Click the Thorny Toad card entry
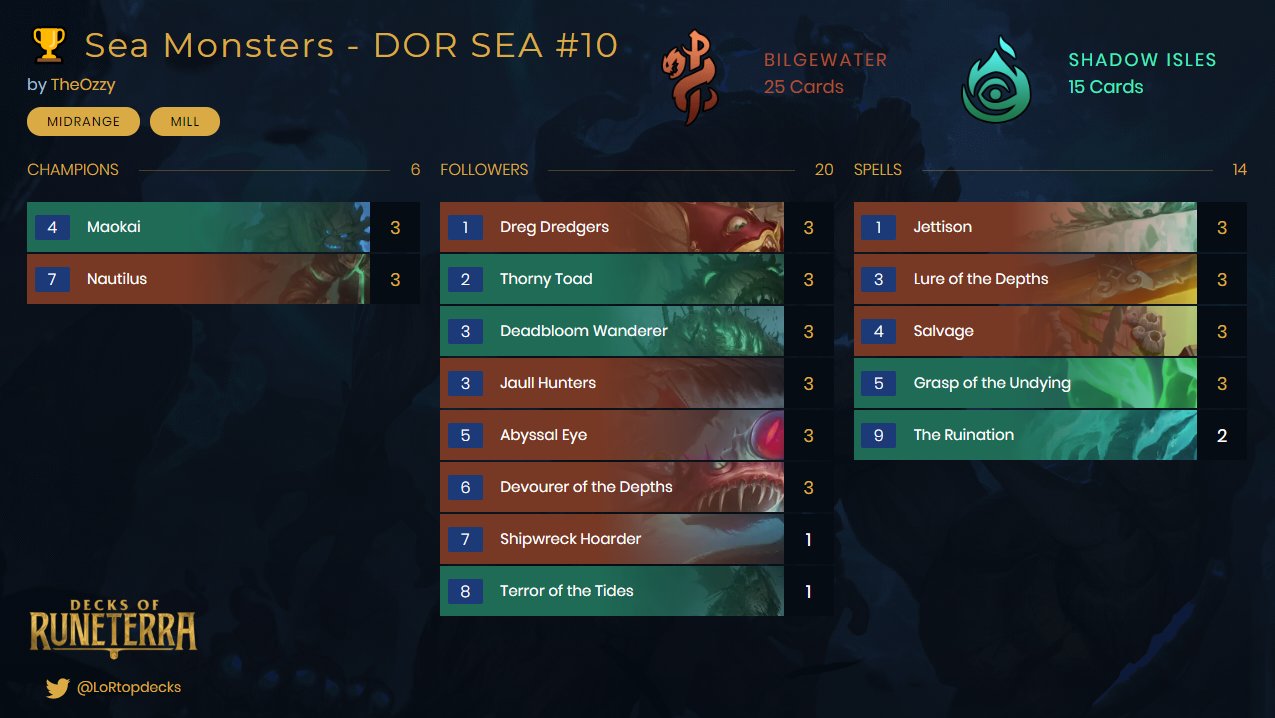Image resolution: width=1275 pixels, height=718 pixels. [611, 280]
